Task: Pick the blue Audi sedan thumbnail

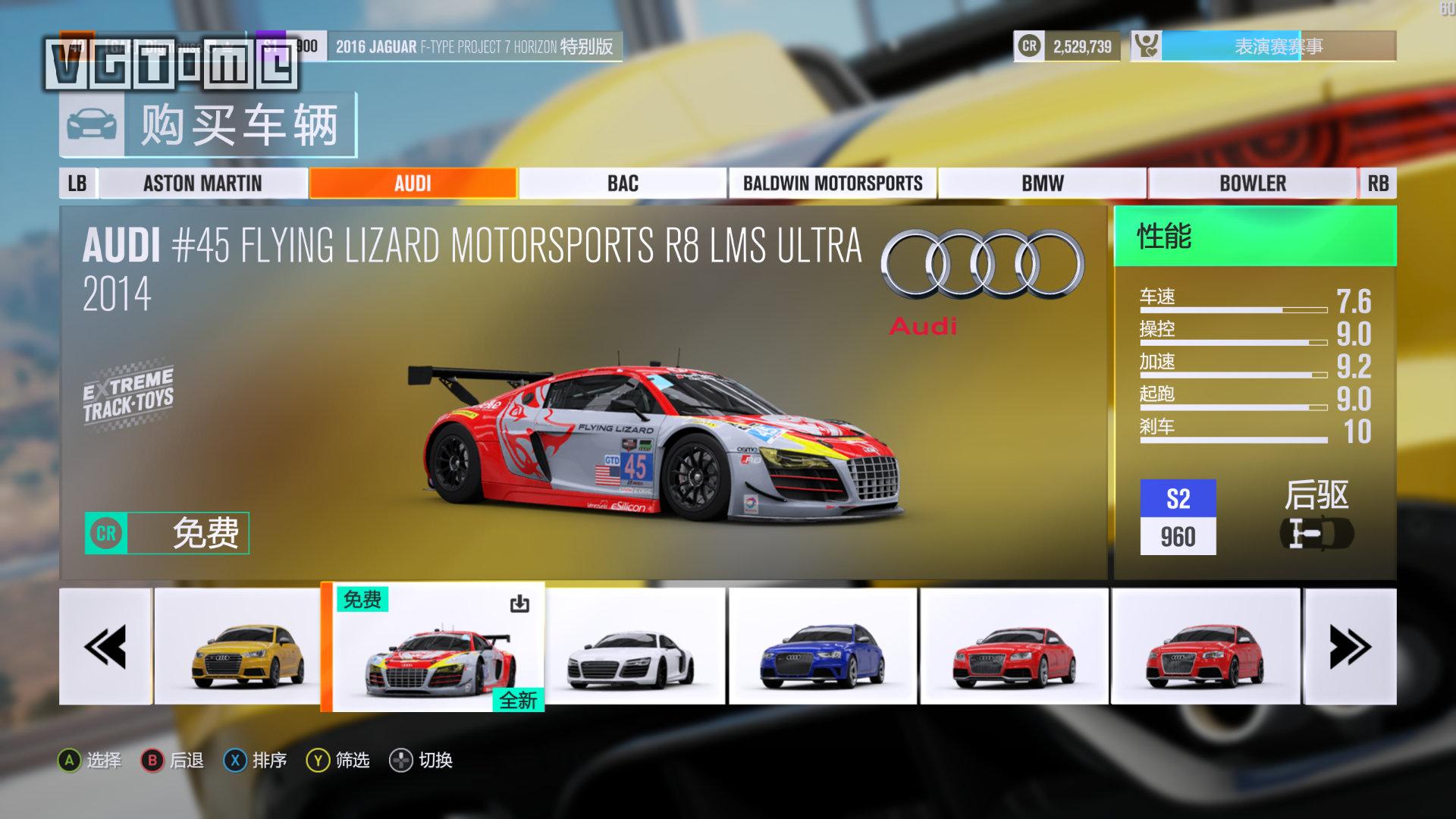Action: (x=823, y=646)
